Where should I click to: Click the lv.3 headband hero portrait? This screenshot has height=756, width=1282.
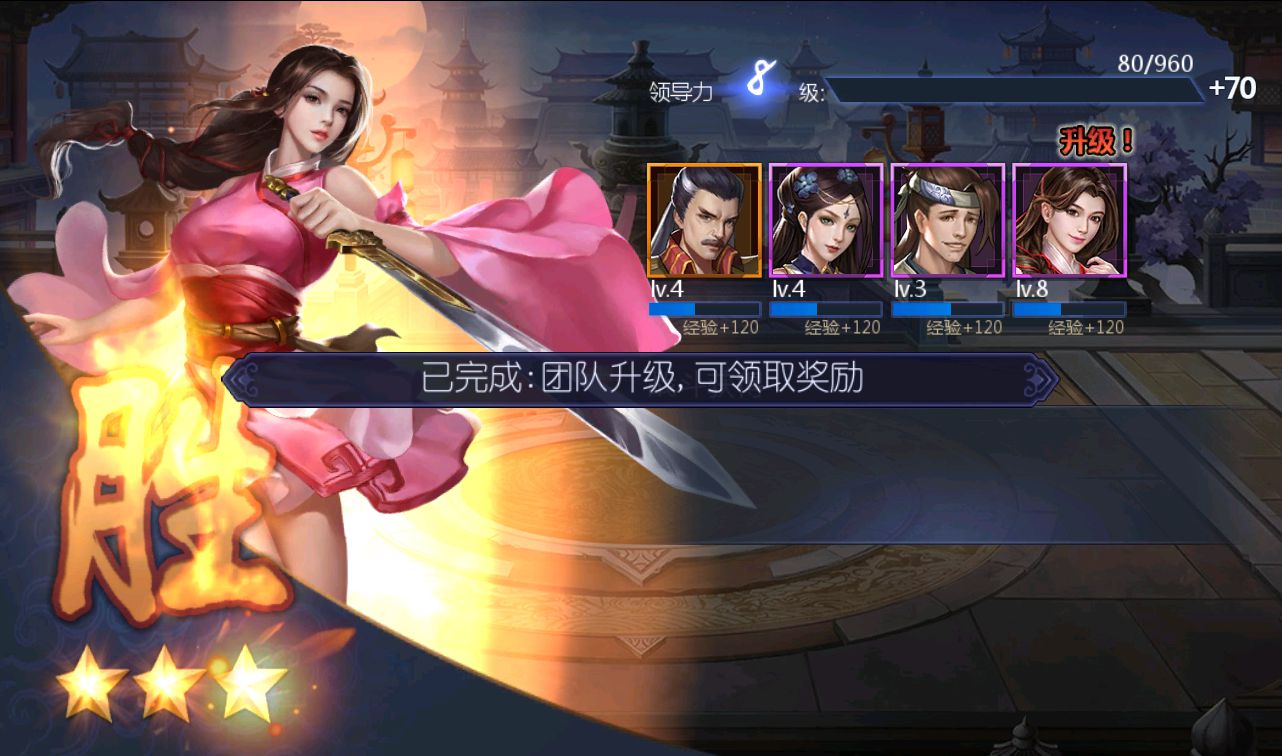click(x=947, y=220)
